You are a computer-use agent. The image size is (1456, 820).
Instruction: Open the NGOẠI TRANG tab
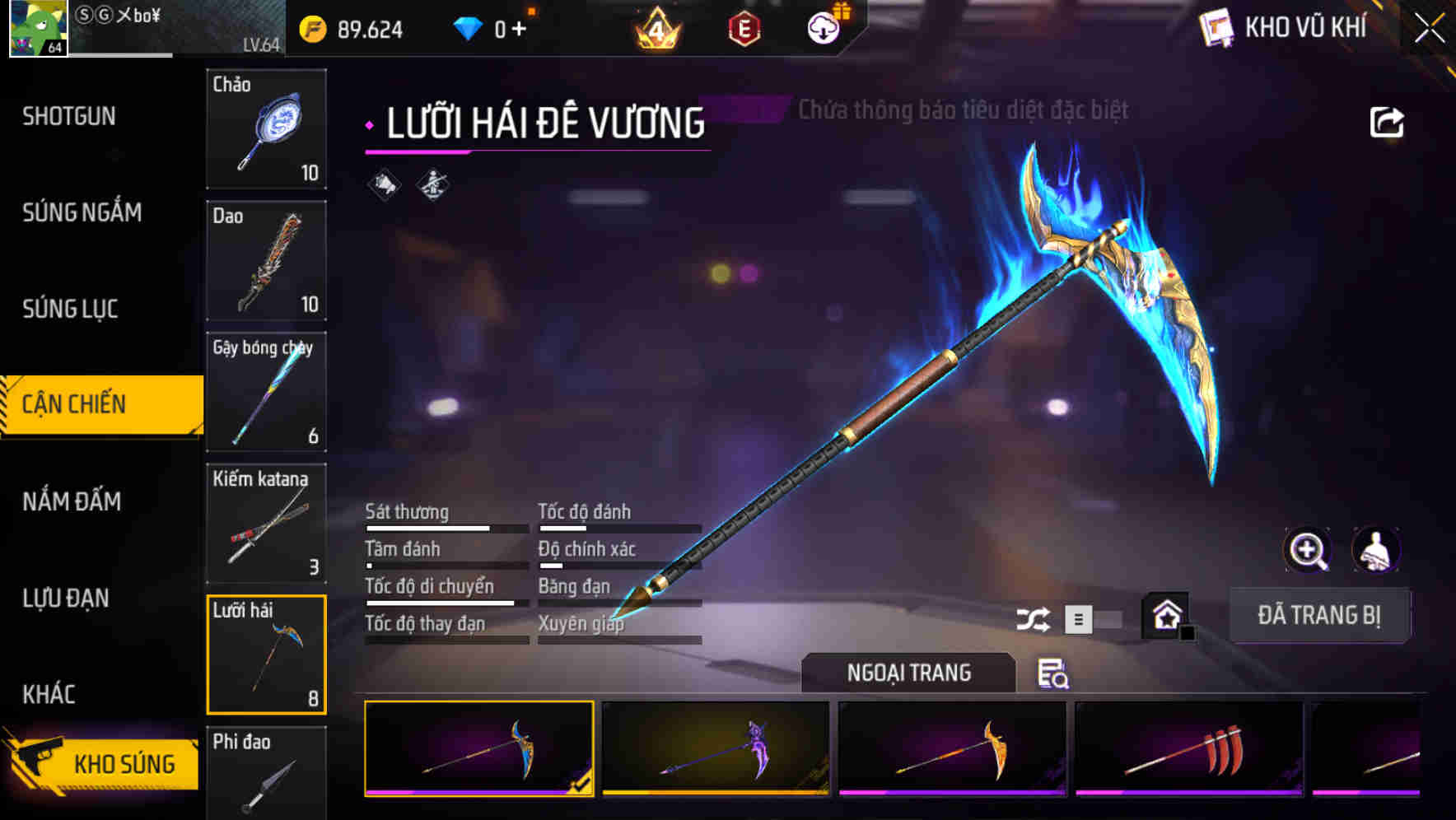[x=909, y=673]
